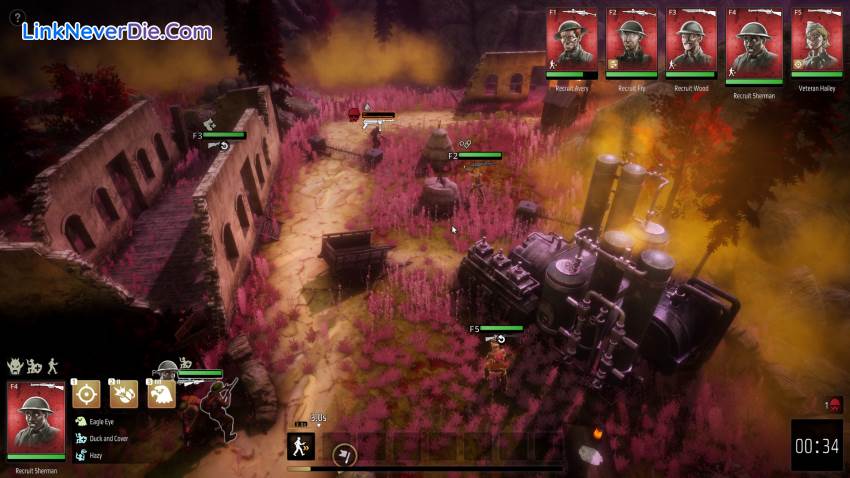Viewport: 850px width, 478px height.
Task: Select Veteran Hailey's portrait card
Action: coord(816,41)
